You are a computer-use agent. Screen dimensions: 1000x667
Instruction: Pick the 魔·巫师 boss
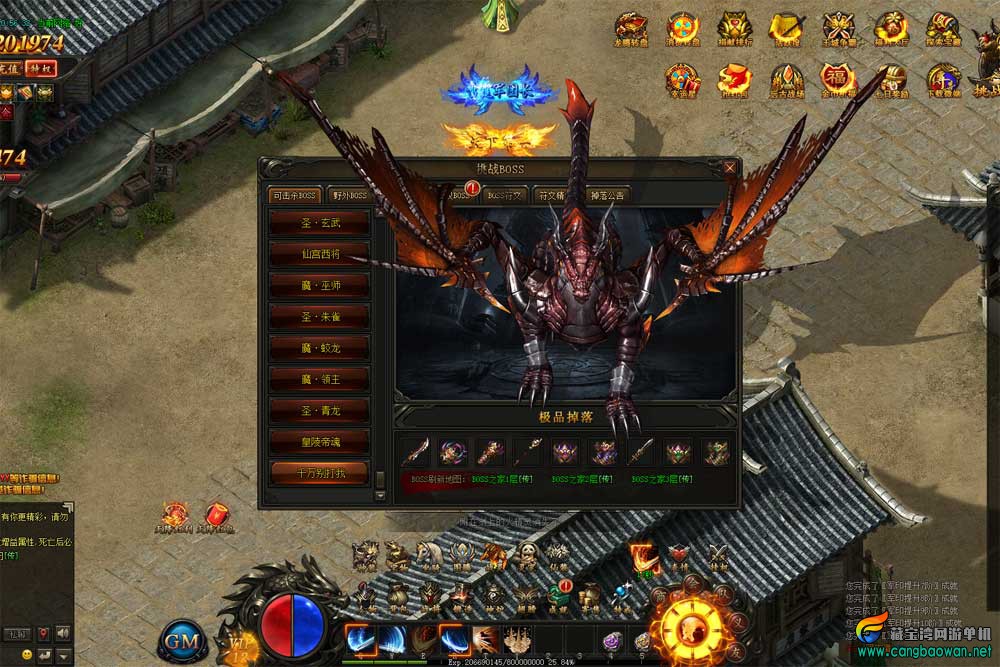click(x=320, y=286)
